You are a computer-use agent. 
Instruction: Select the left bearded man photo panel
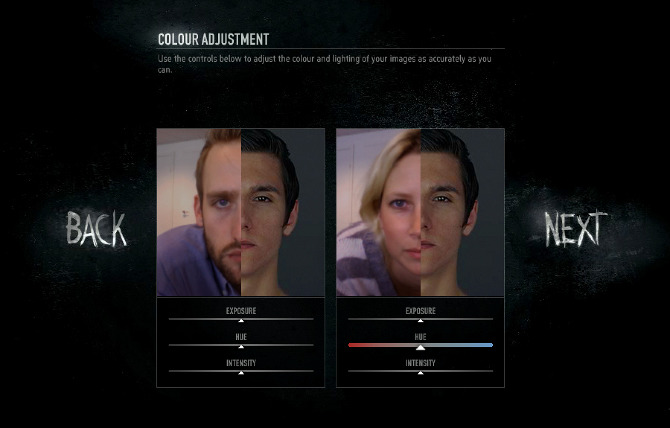click(240, 212)
